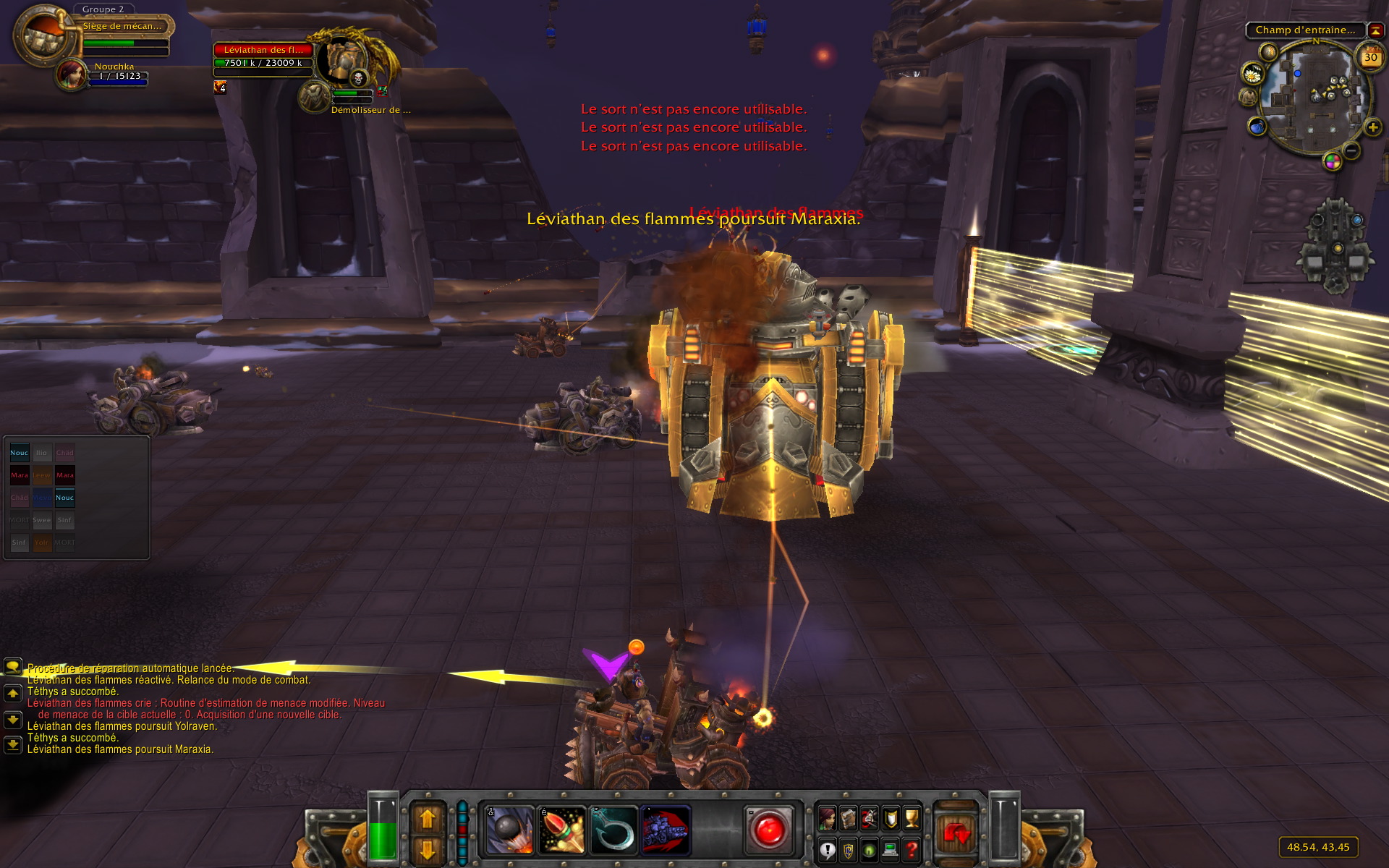Collapse the Champ d'entraînement zone header

[1376, 30]
